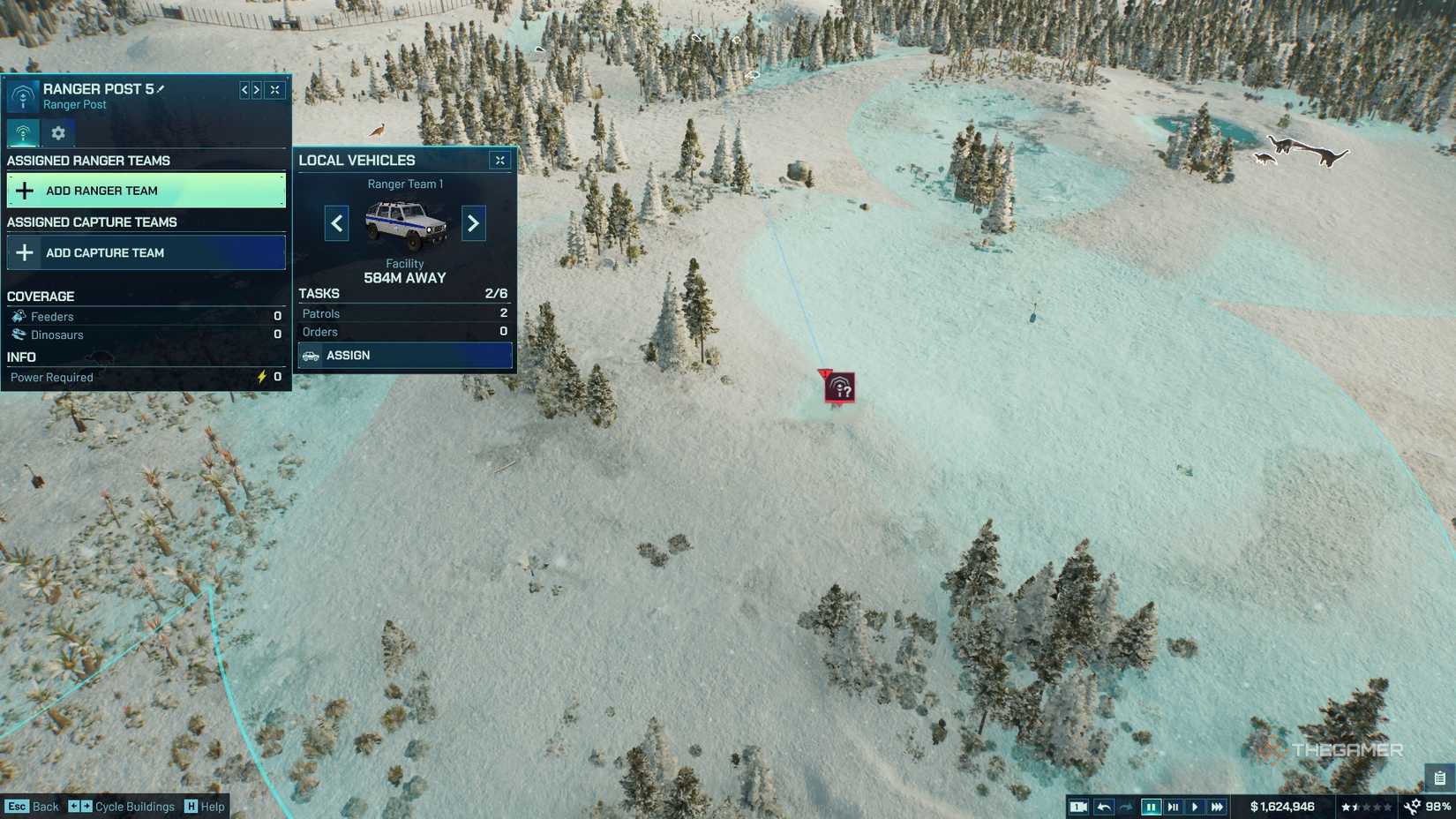The height and width of the screenshot is (819, 1456).
Task: Step the simulation forward one tick
Action: (1174, 806)
